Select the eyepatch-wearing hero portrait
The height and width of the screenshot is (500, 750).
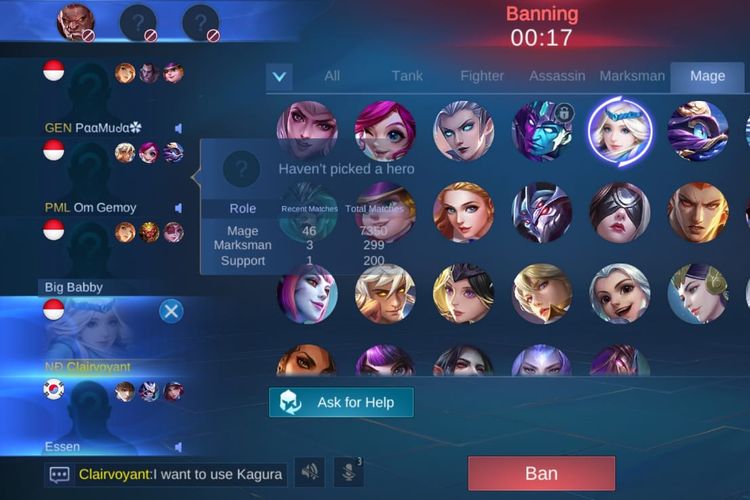620,212
